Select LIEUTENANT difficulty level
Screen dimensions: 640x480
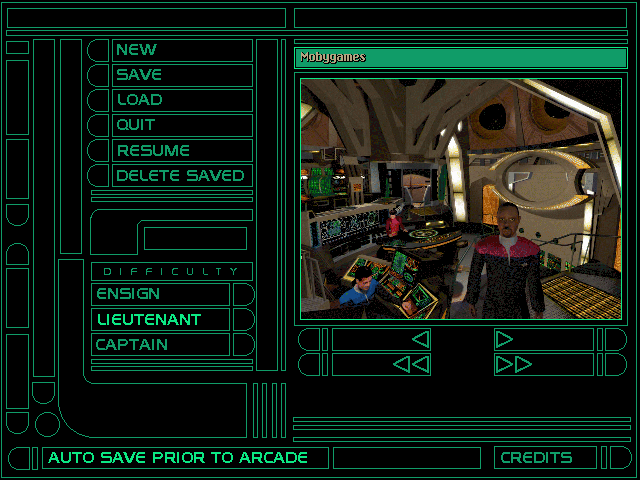160,320
